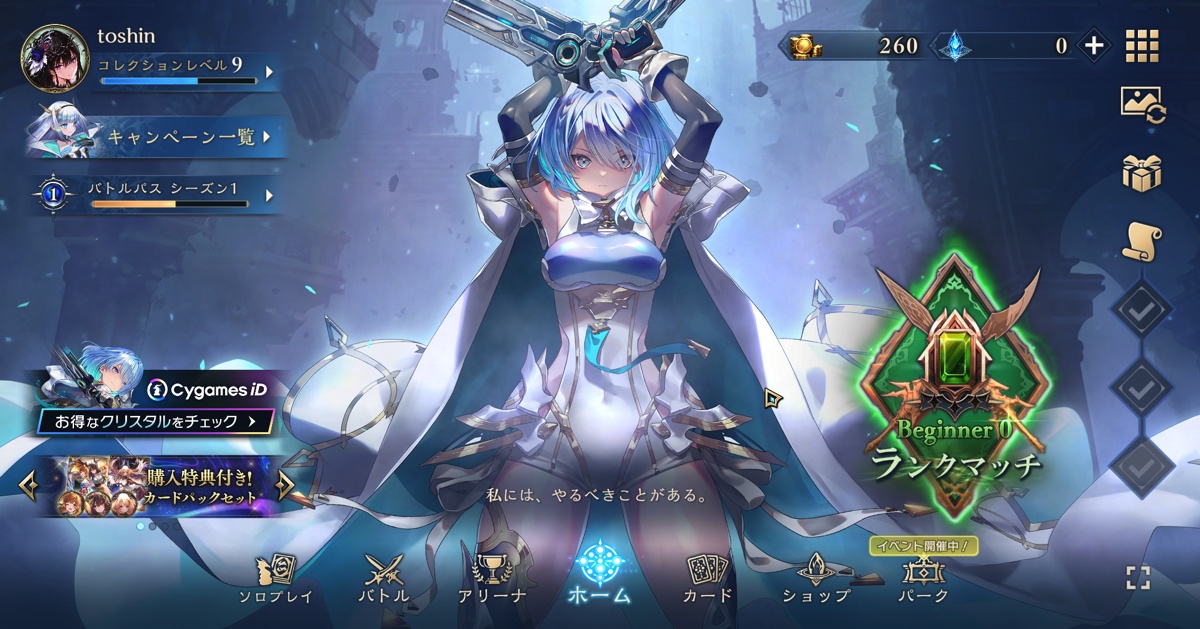Image resolution: width=1200 pixels, height=629 pixels.
Task: Switch to the バトル tab
Action: [384, 580]
